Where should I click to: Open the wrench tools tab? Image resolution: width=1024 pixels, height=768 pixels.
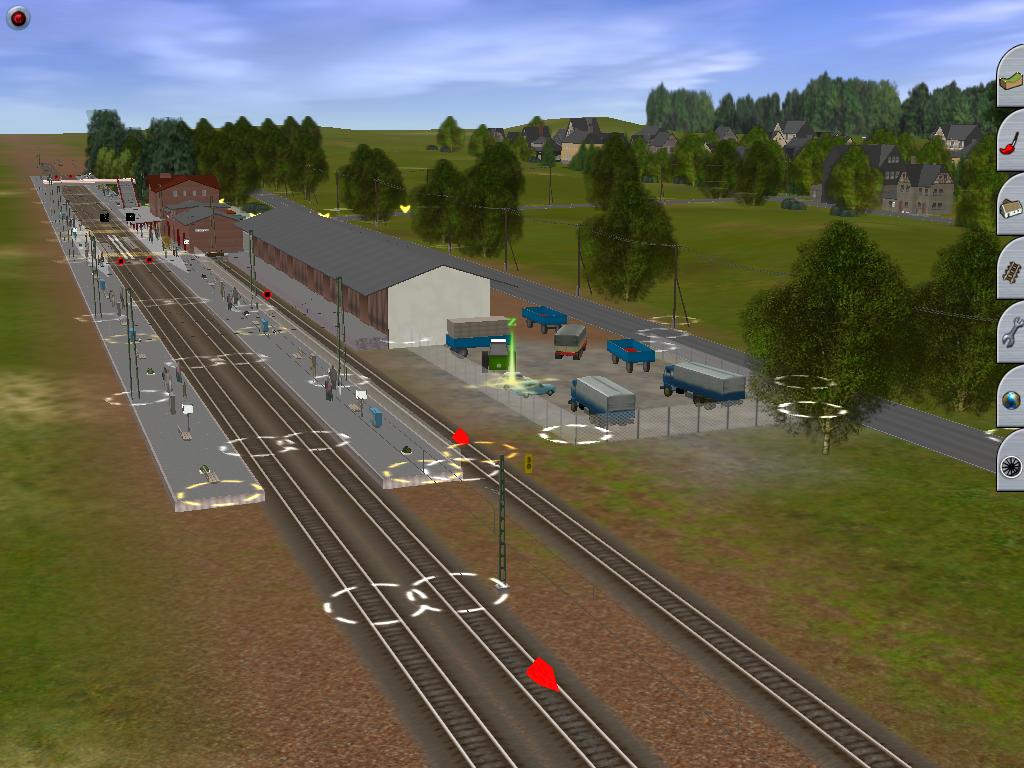coord(1011,333)
